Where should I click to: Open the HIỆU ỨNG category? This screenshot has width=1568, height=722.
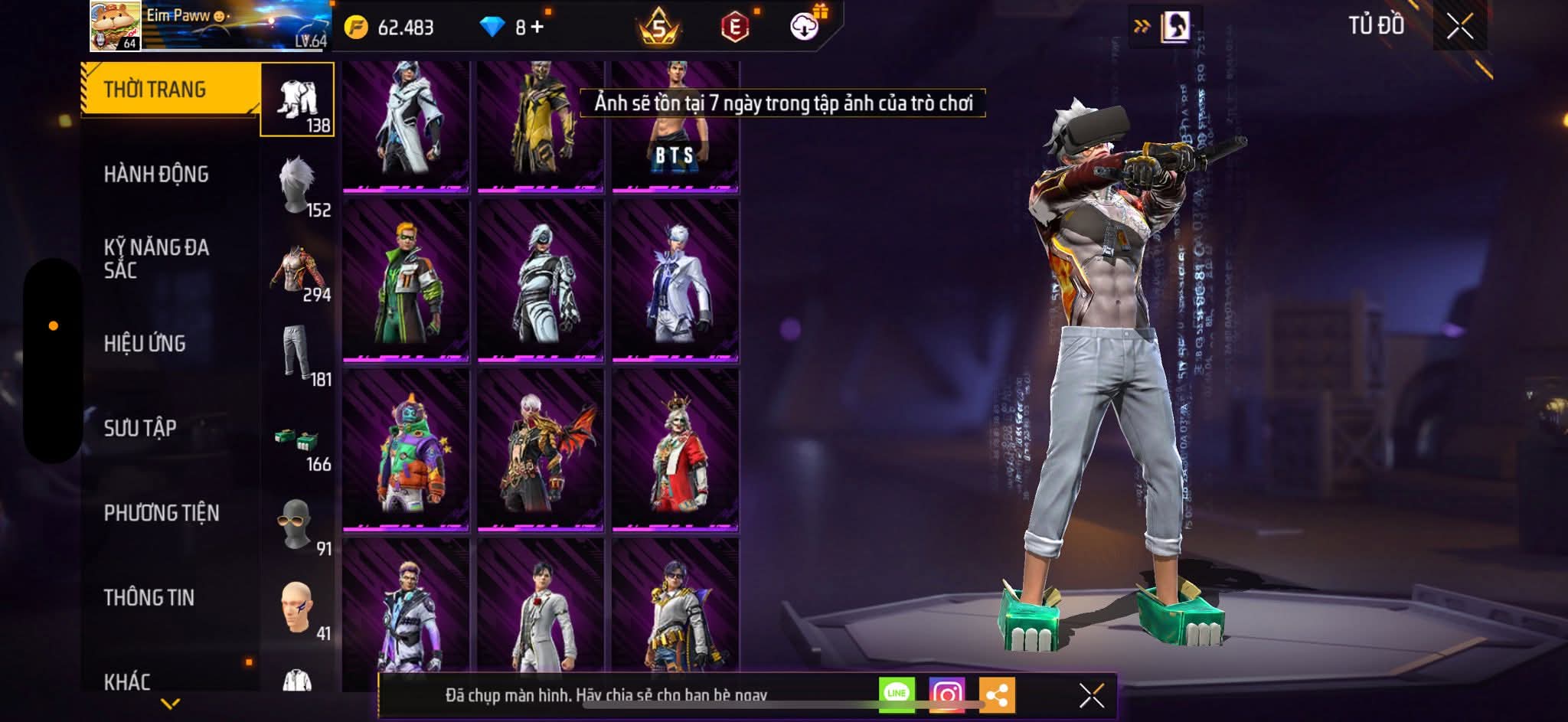(x=145, y=344)
